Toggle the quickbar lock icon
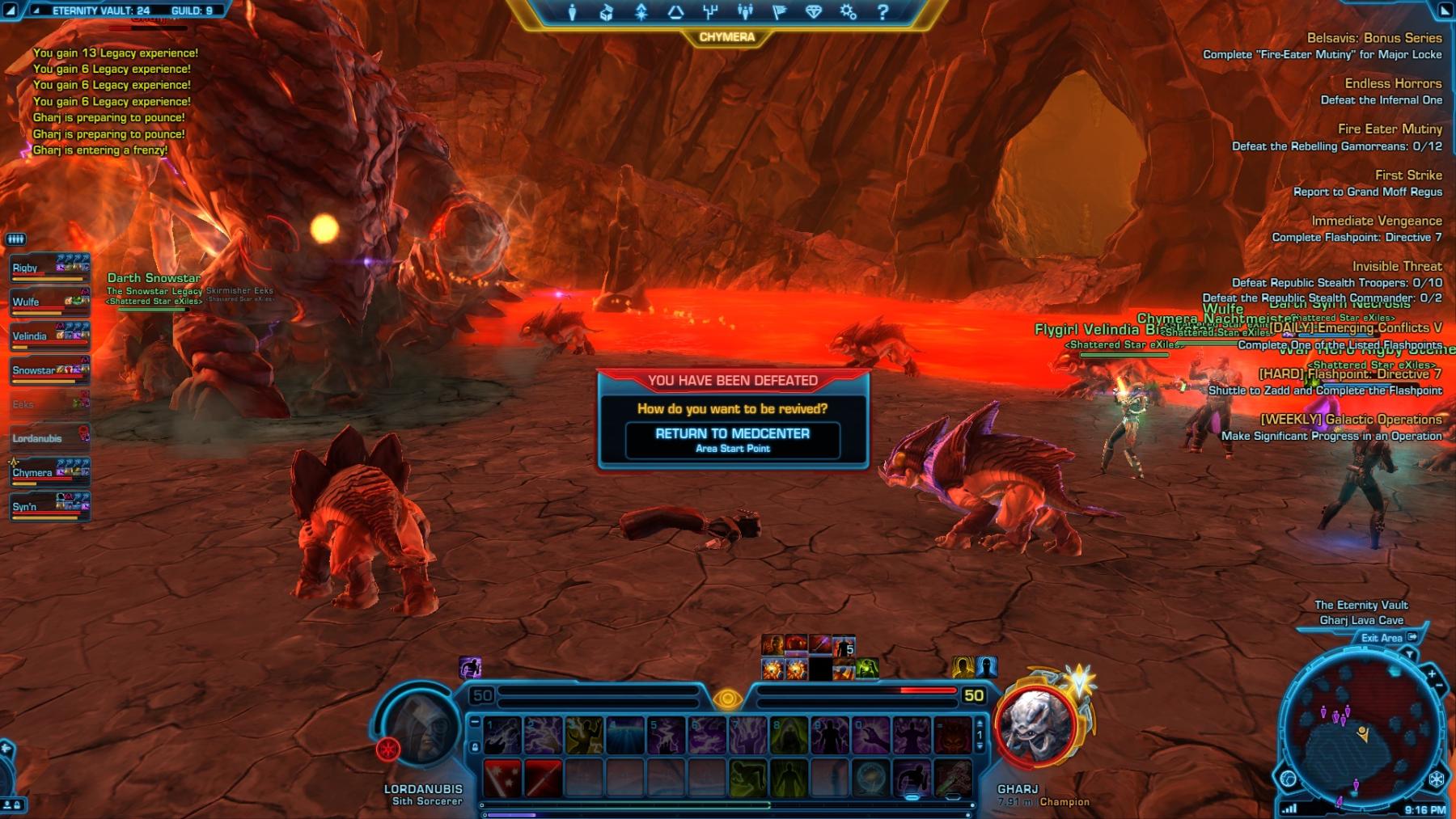The width and height of the screenshot is (1456, 819). 475,747
